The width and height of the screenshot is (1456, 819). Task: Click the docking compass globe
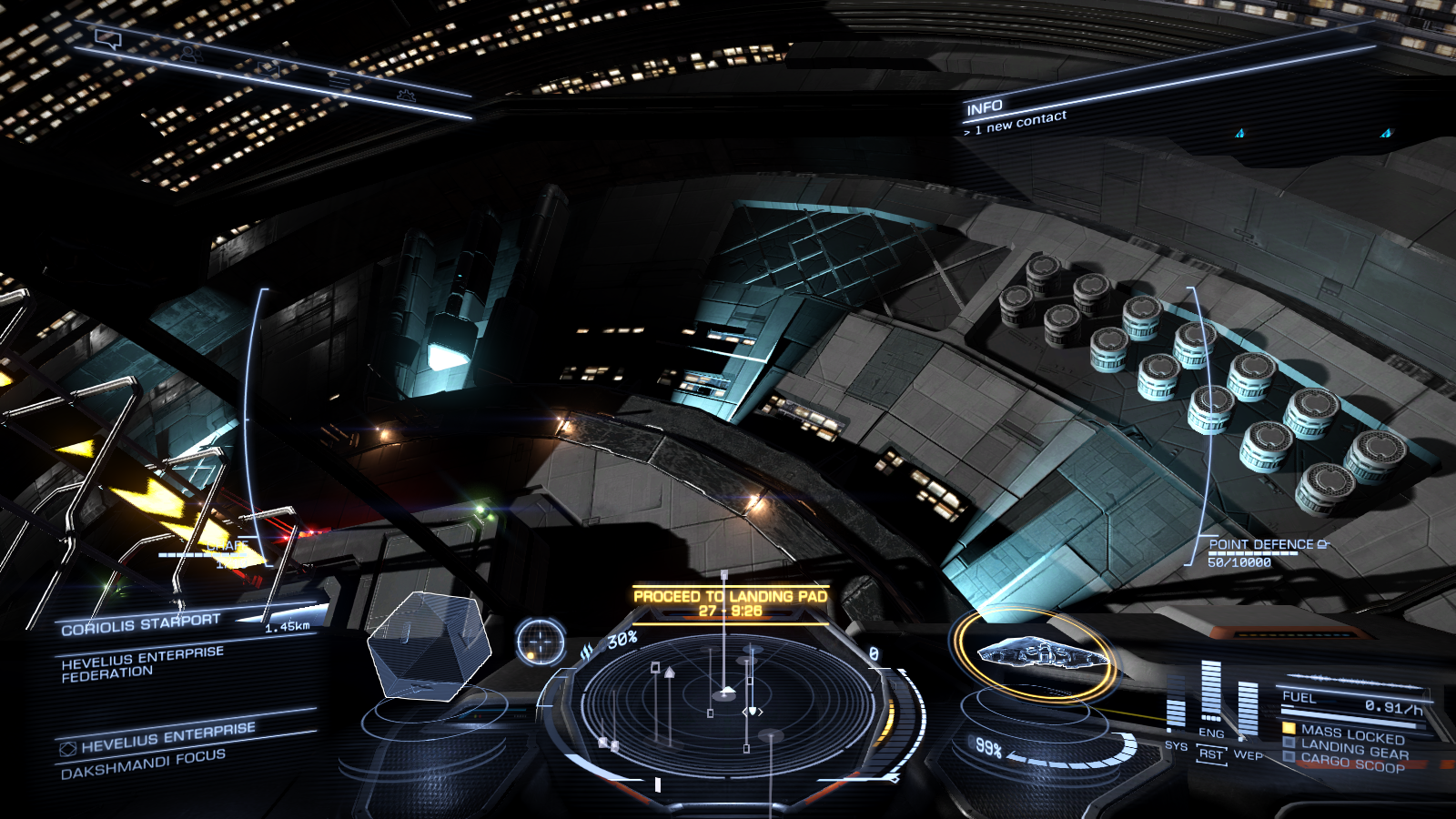tap(541, 642)
